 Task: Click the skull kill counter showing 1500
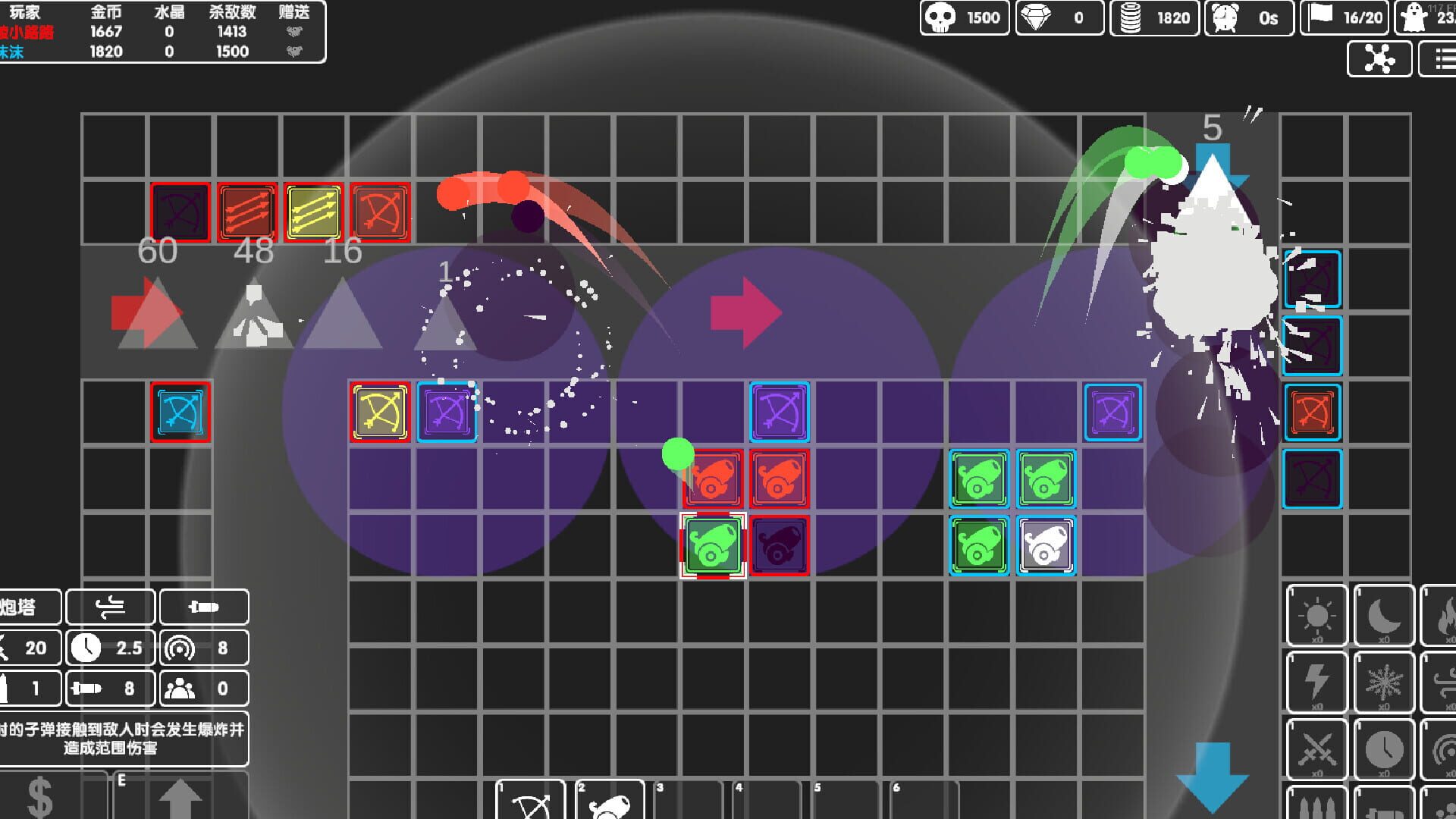tap(964, 17)
